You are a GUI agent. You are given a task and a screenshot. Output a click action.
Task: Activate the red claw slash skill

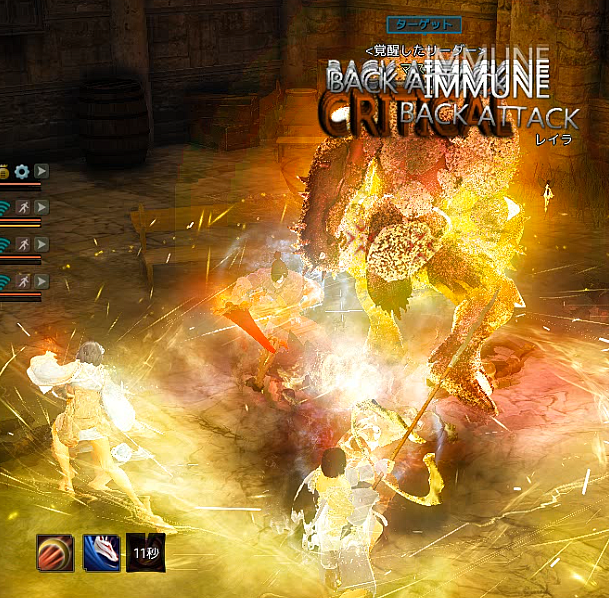[x=55, y=552]
